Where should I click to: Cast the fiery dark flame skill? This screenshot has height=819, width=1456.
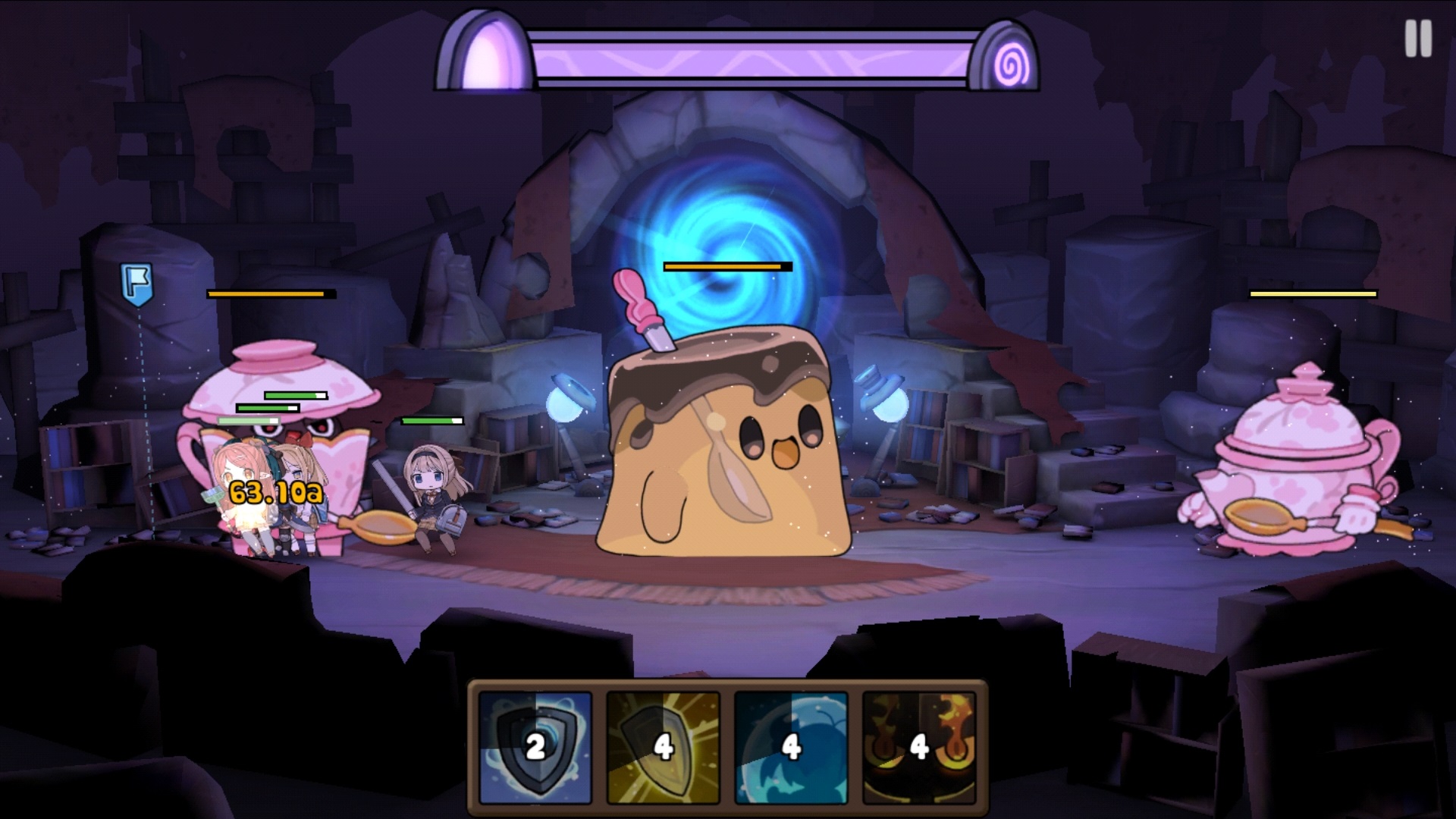tap(919, 747)
